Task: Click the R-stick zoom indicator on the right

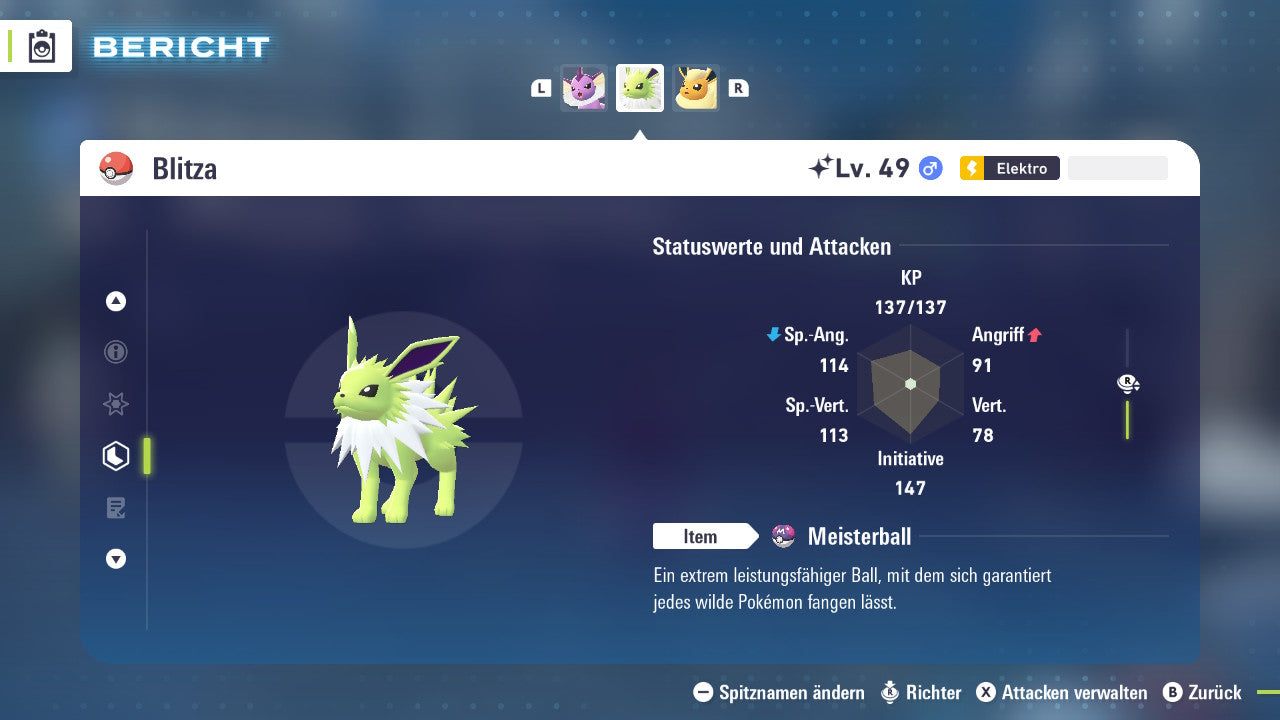Action: [1128, 383]
